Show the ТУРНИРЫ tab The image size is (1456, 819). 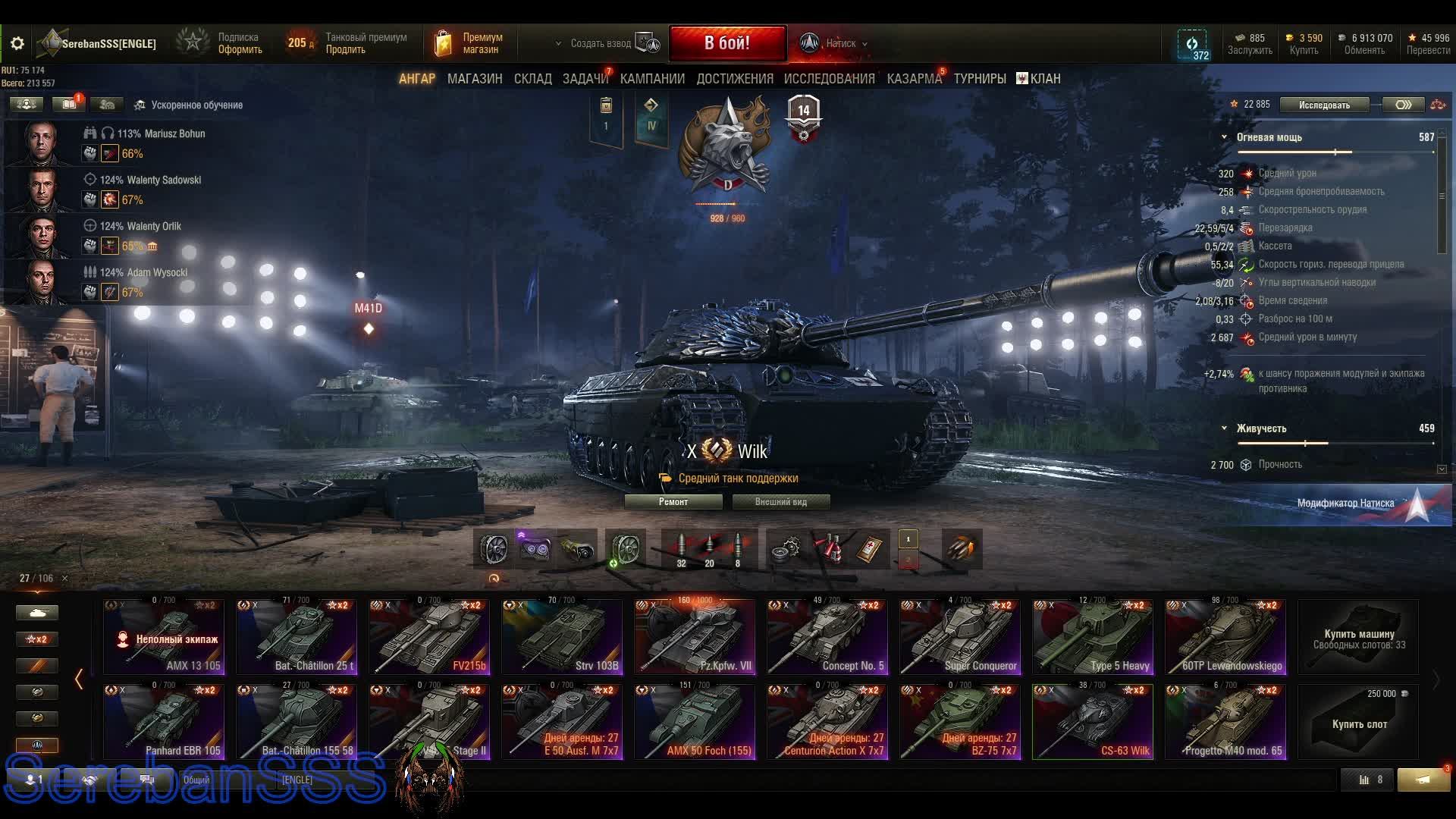coord(979,79)
